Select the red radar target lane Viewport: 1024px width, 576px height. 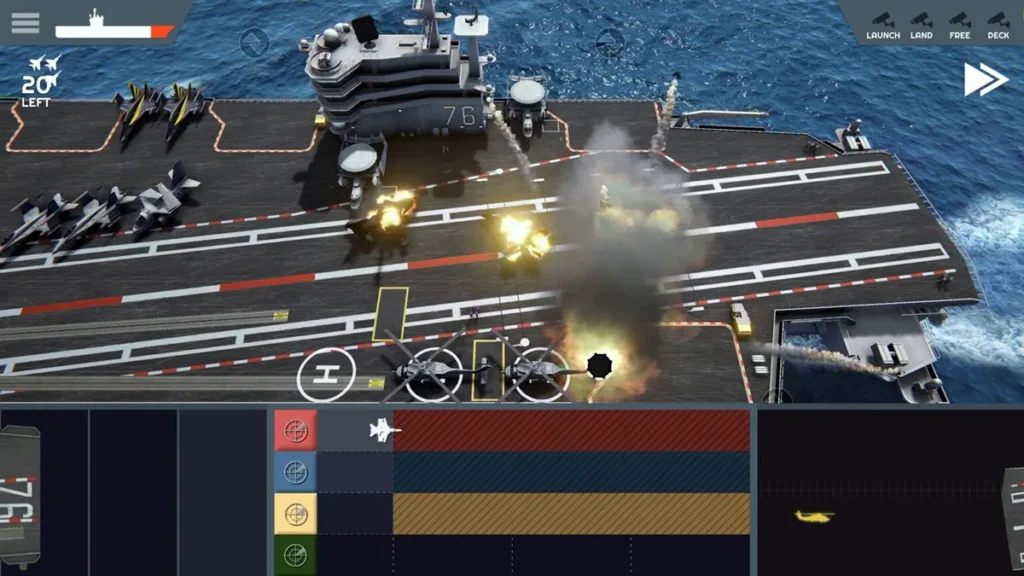[x=295, y=431]
